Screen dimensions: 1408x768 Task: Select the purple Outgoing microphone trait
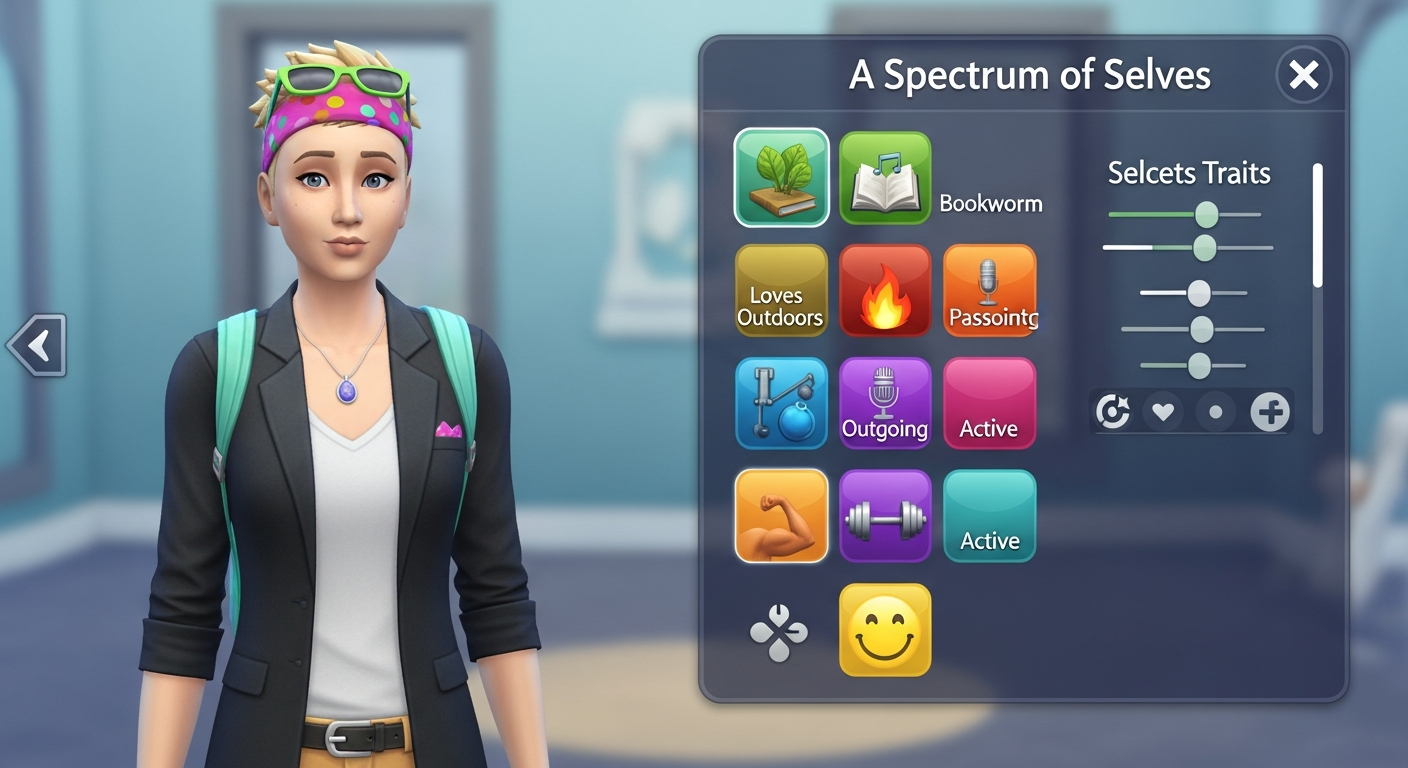(885, 403)
